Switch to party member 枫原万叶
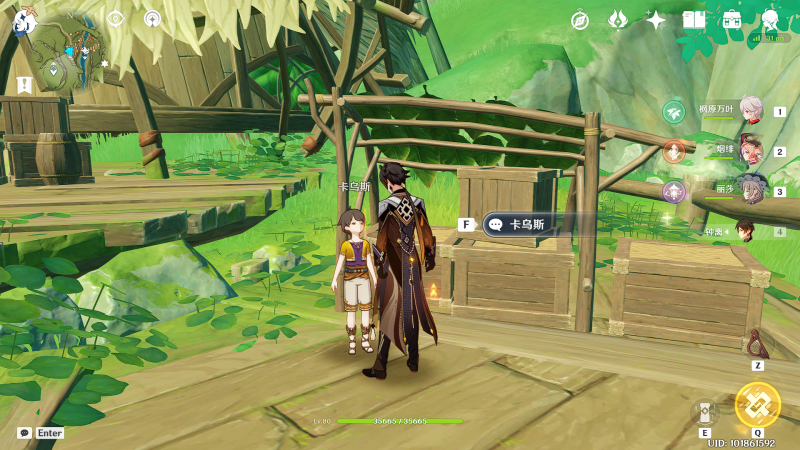Viewport: 800px width, 450px height. [x=751, y=111]
